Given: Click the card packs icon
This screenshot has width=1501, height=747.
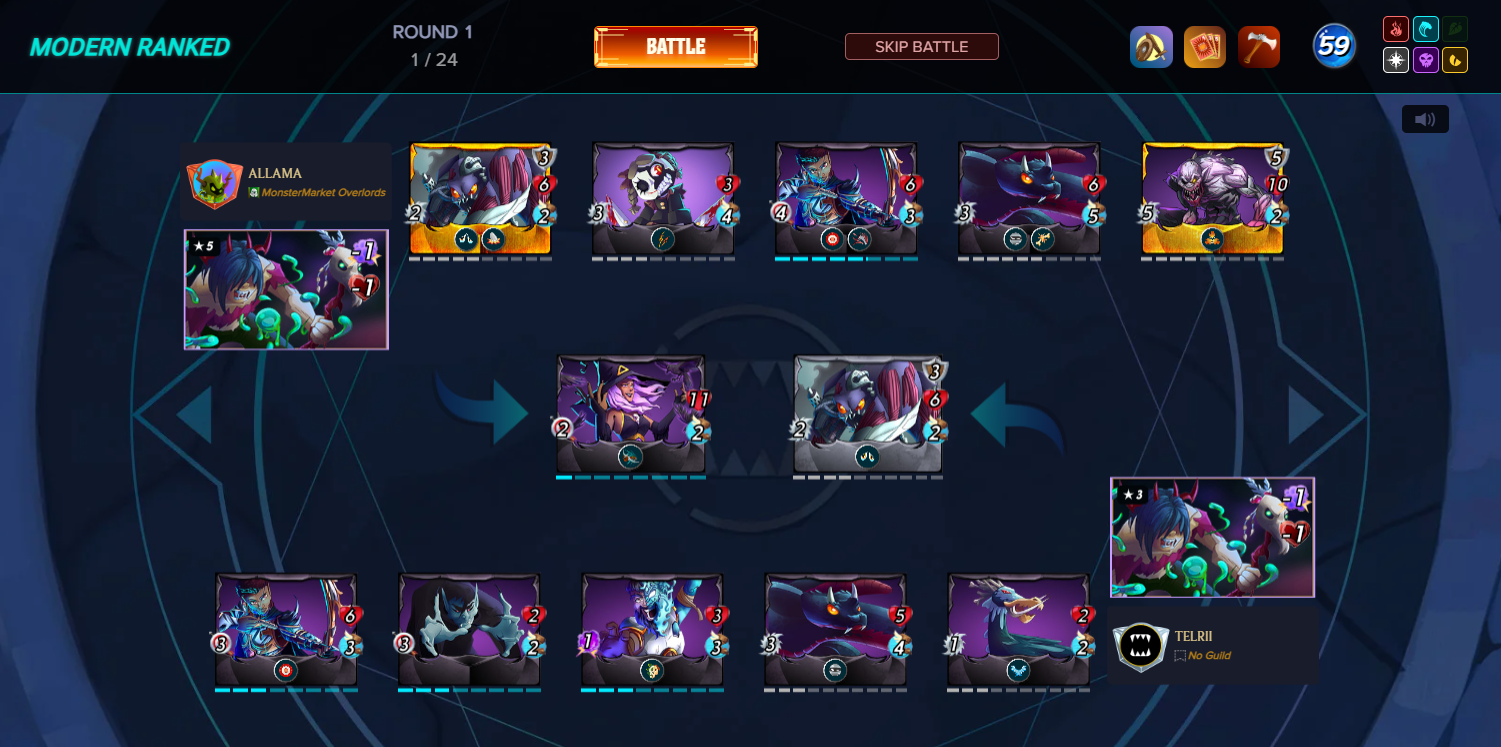Looking at the screenshot, I should pos(1205,46).
